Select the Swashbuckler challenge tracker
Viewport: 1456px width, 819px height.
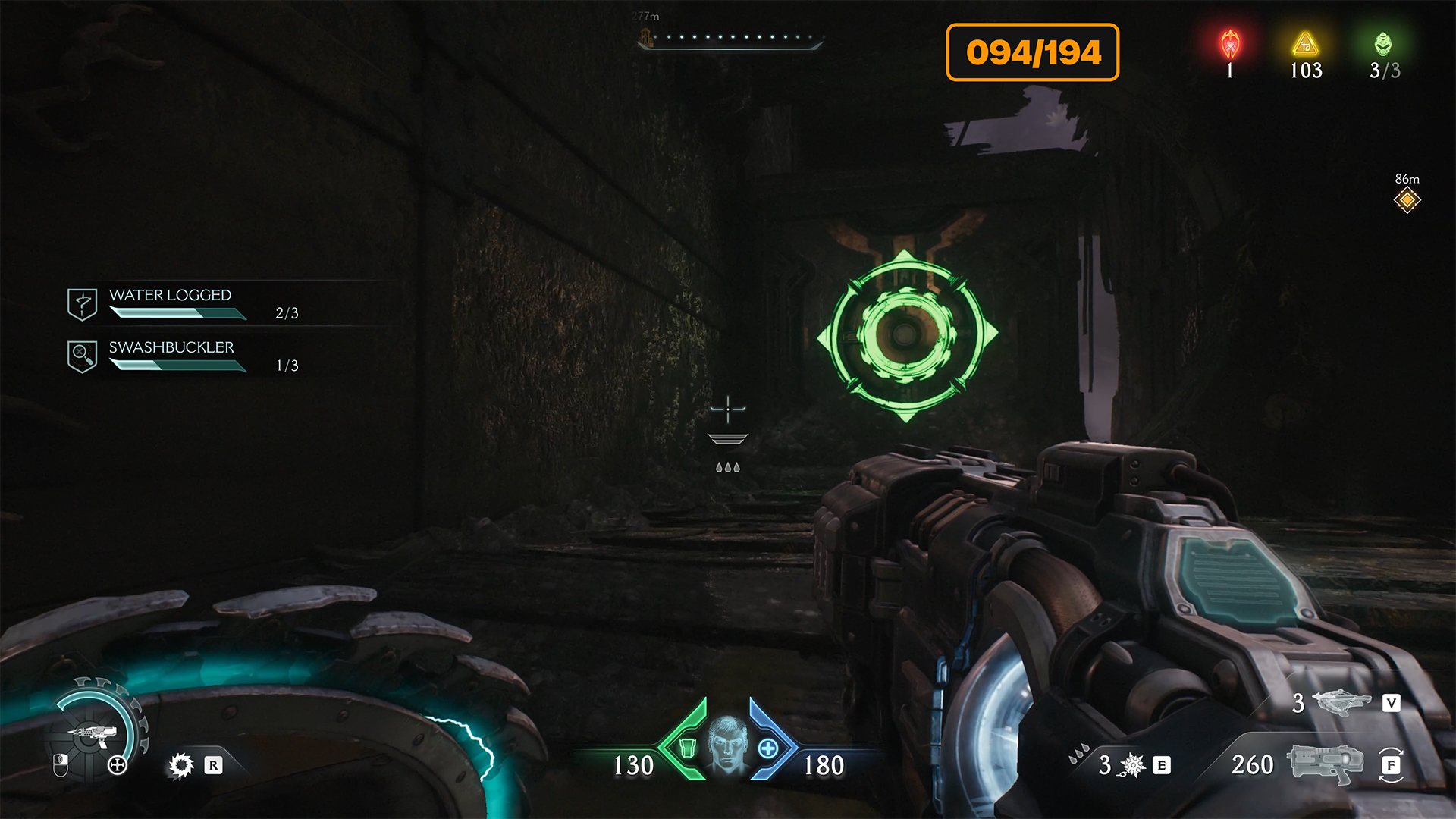[x=172, y=356]
